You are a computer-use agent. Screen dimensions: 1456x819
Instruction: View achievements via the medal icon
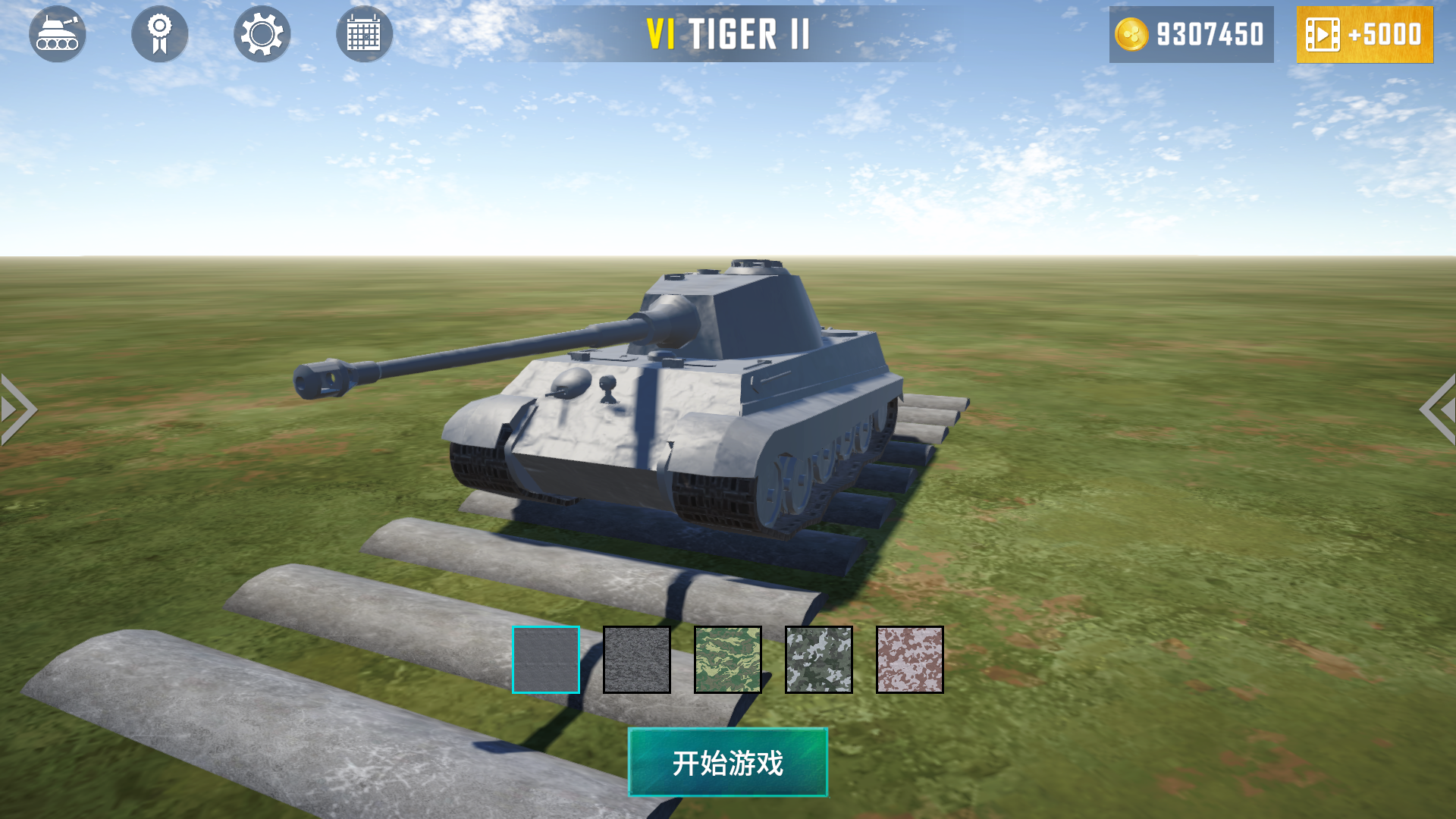tap(159, 34)
